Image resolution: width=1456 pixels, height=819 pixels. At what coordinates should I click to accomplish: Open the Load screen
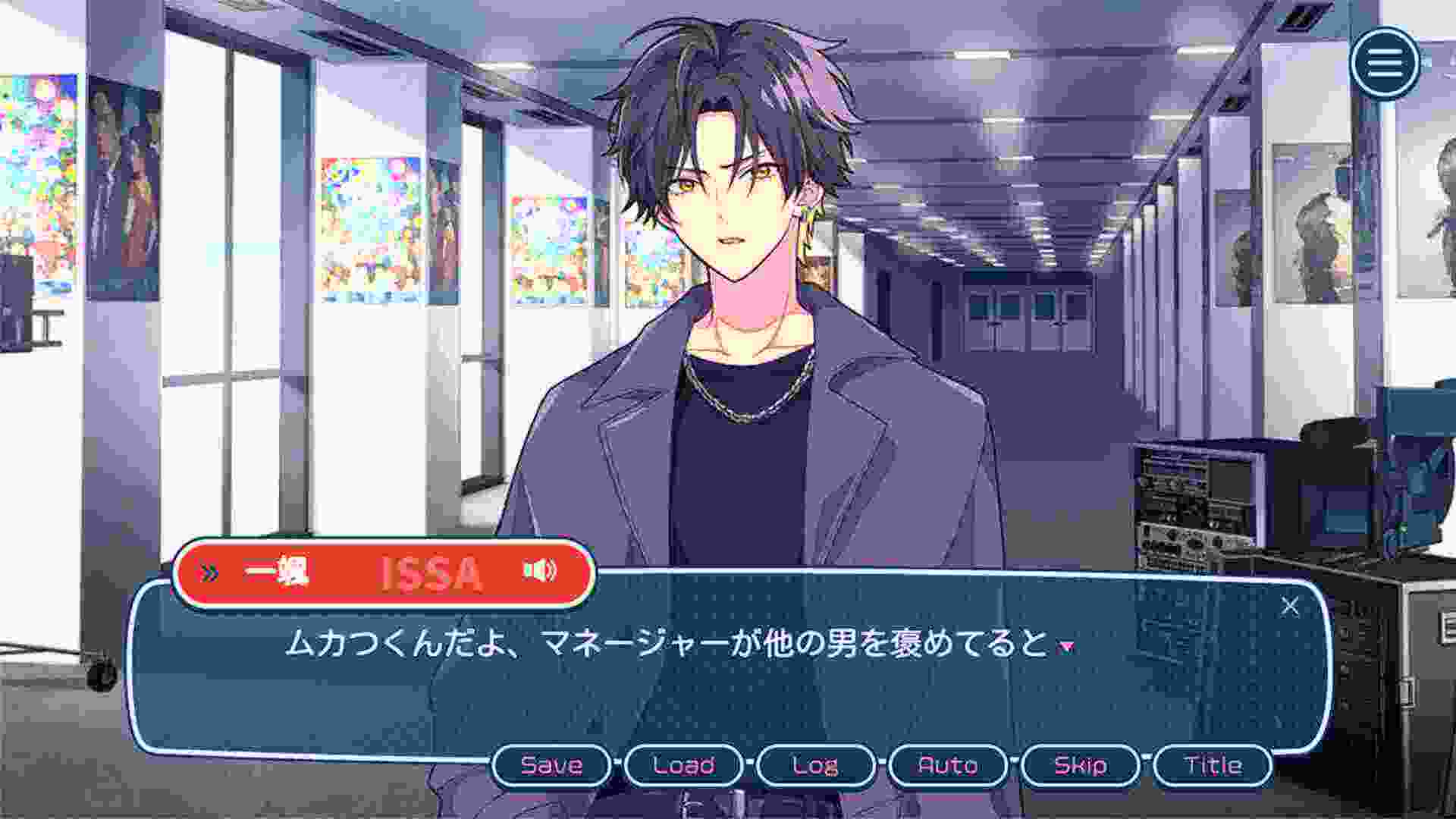(685, 766)
